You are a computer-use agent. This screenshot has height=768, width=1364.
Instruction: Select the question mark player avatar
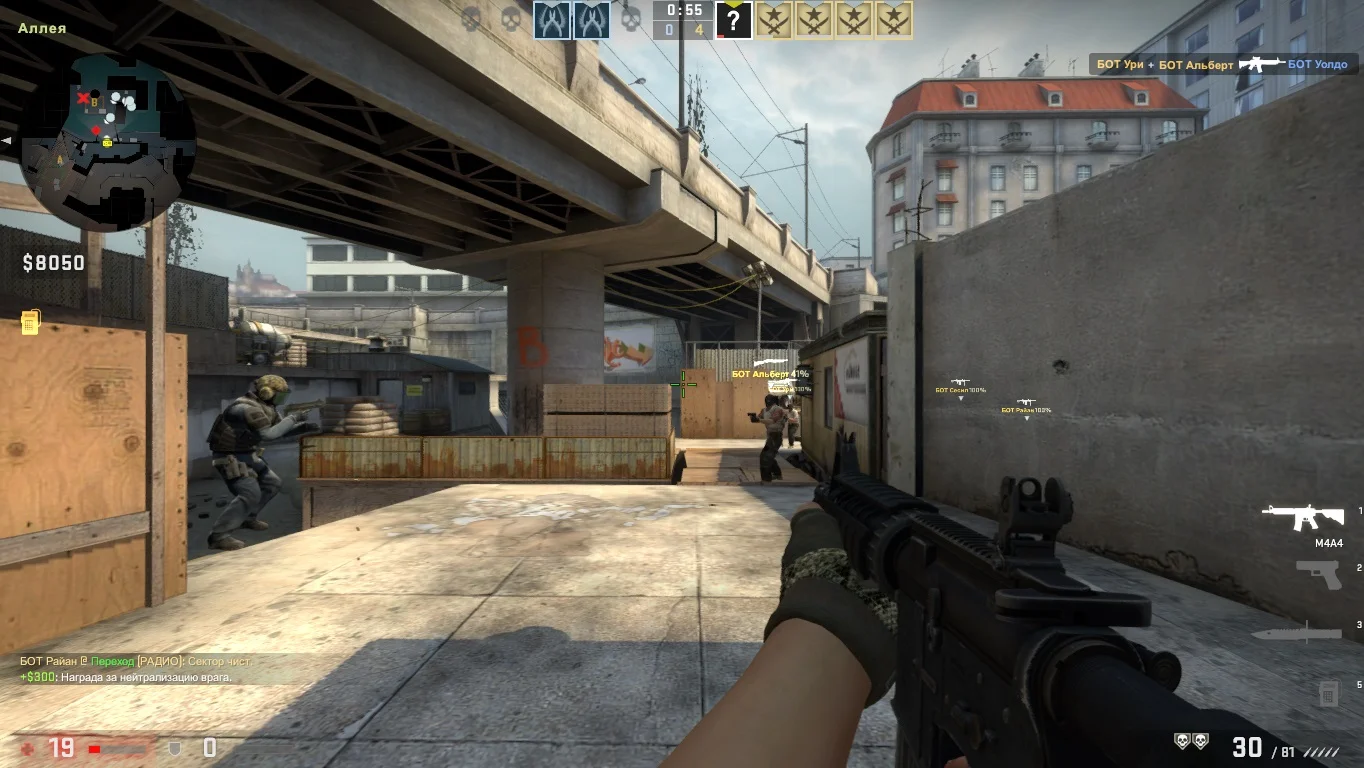[x=733, y=20]
